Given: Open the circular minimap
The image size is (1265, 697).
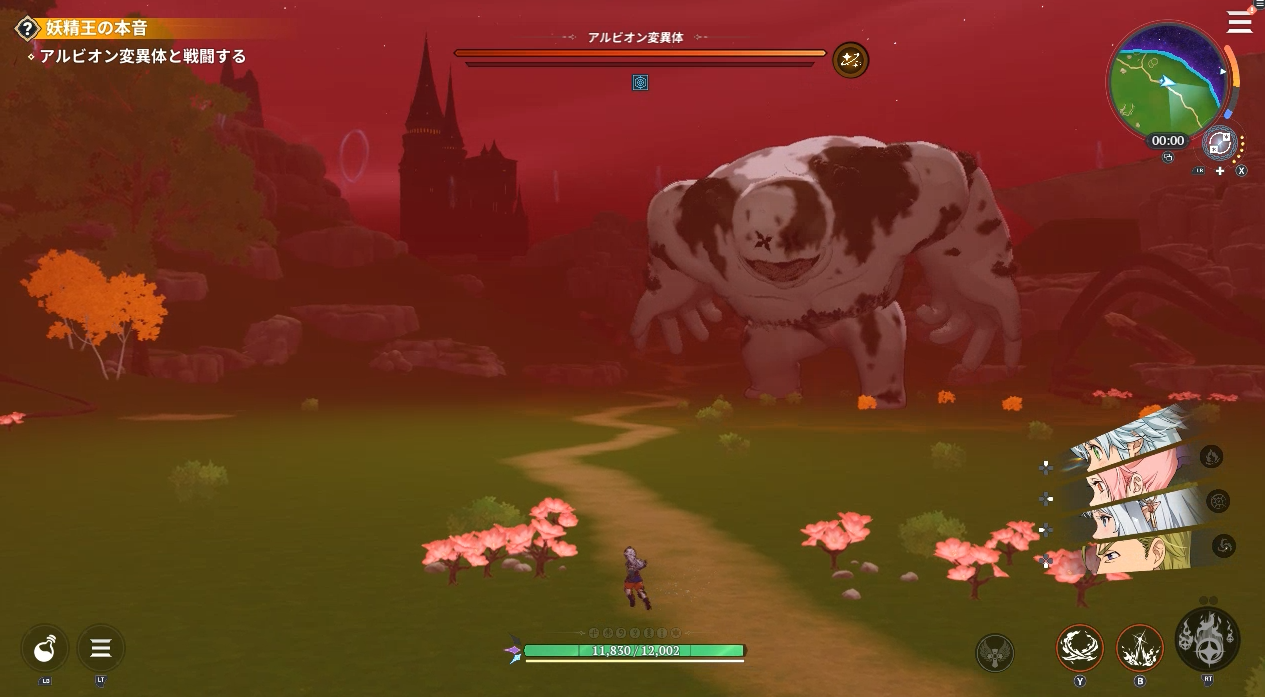Looking at the screenshot, I should [x=1167, y=80].
